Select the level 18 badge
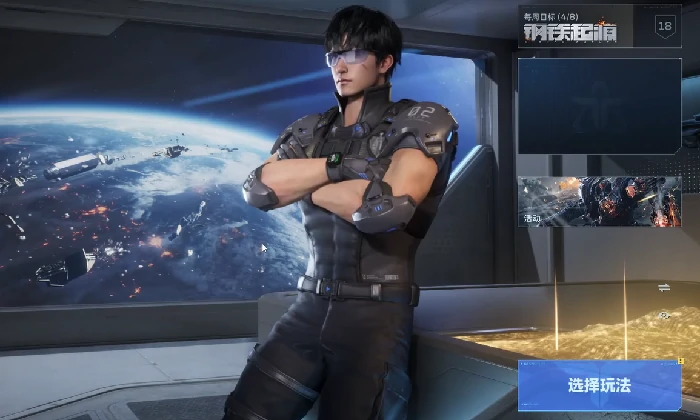Screen dimensions: 700x420 click(665, 27)
